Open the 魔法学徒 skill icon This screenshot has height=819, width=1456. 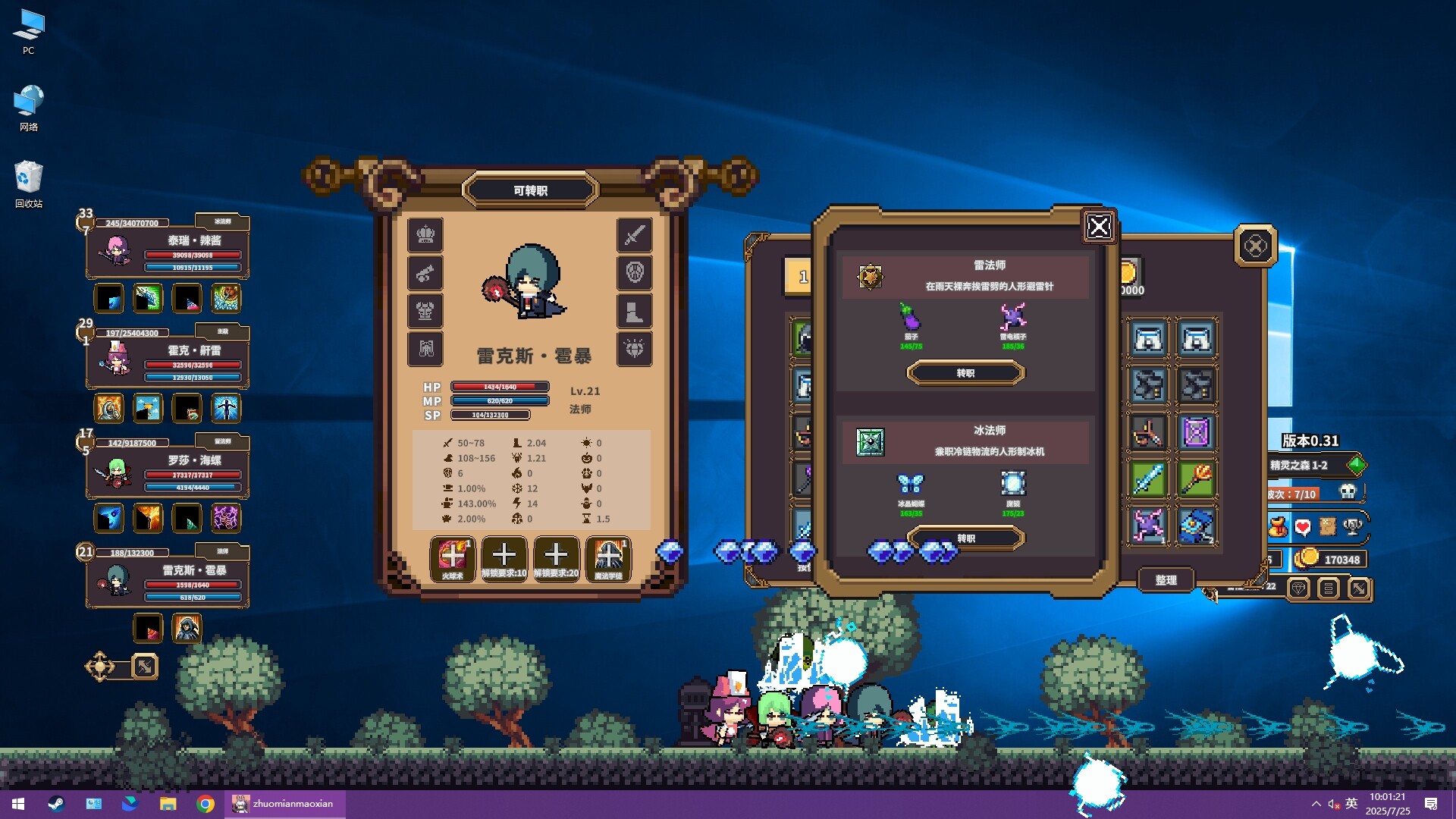pos(609,559)
